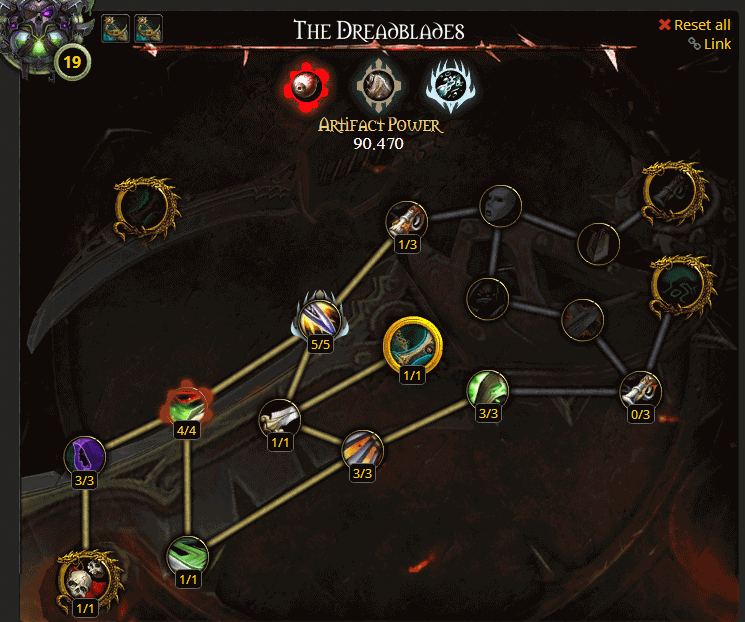Click the unlearned mask trait node
Viewport: 745px width, 622px height.
coord(500,205)
